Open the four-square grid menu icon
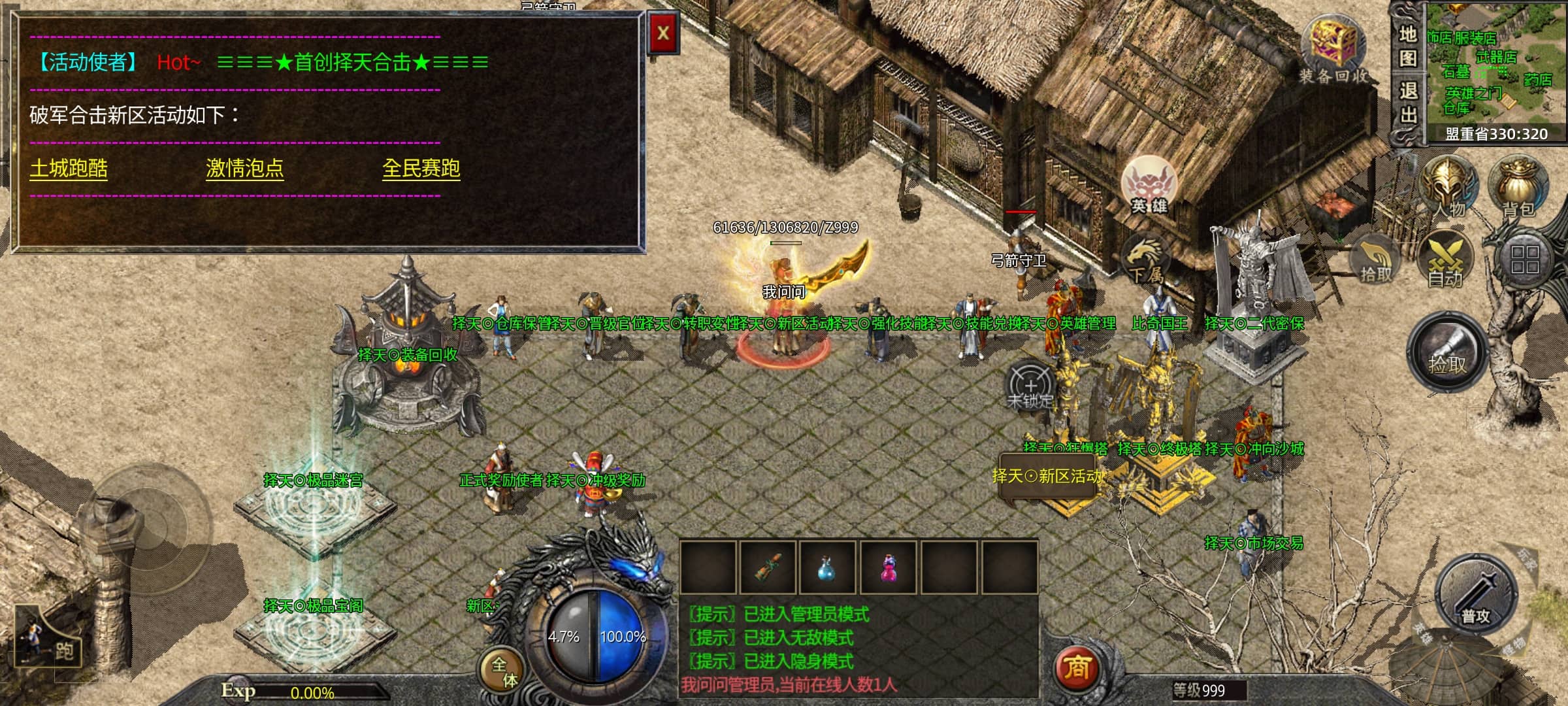1568x706 pixels. coord(1524,260)
